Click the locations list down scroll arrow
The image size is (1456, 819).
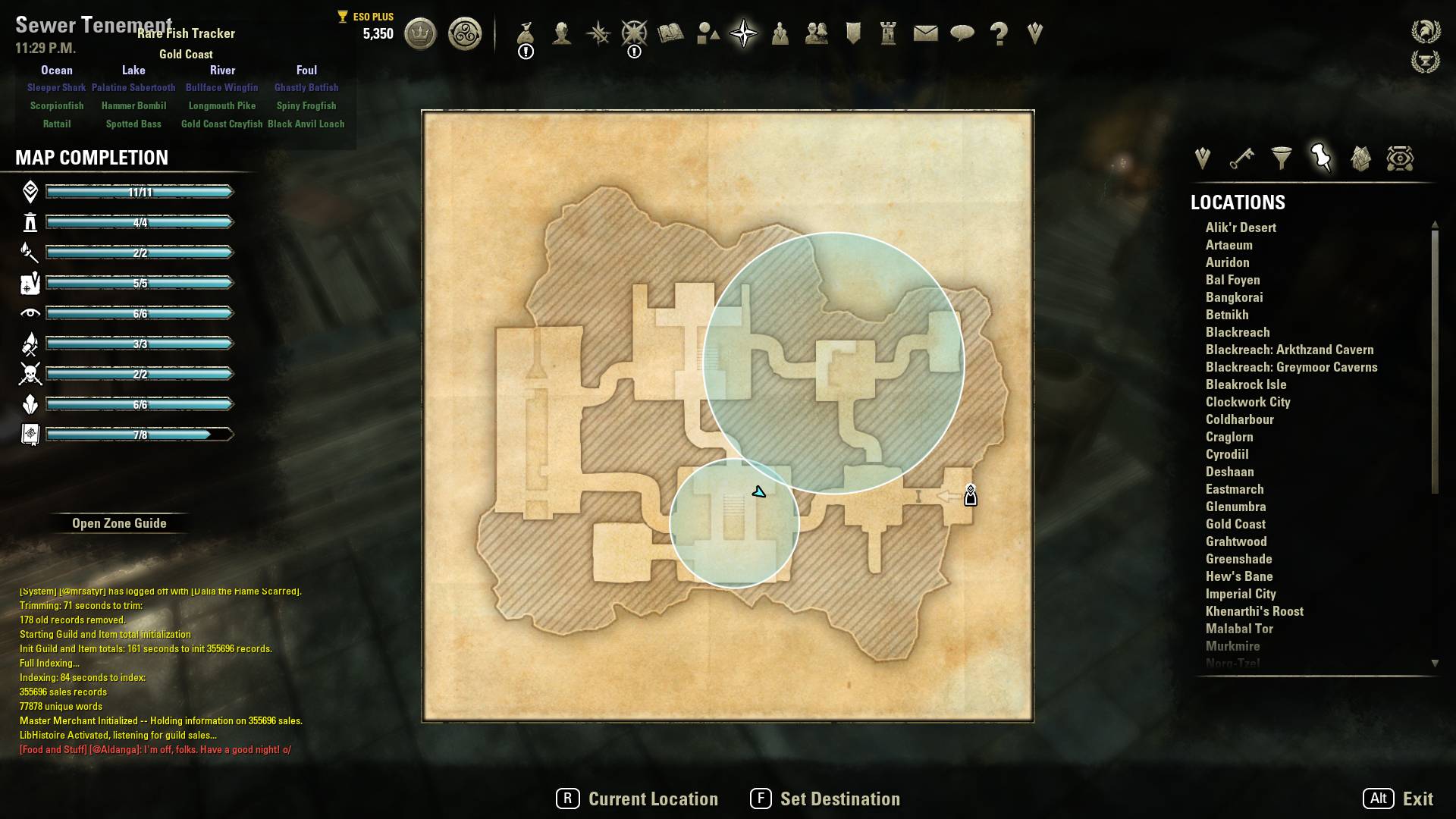1435,664
